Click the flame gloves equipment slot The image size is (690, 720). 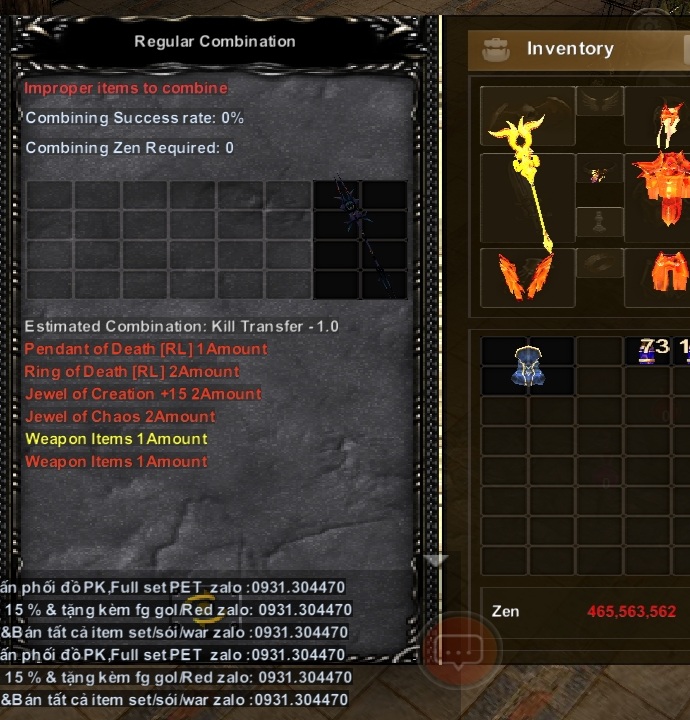coord(527,274)
